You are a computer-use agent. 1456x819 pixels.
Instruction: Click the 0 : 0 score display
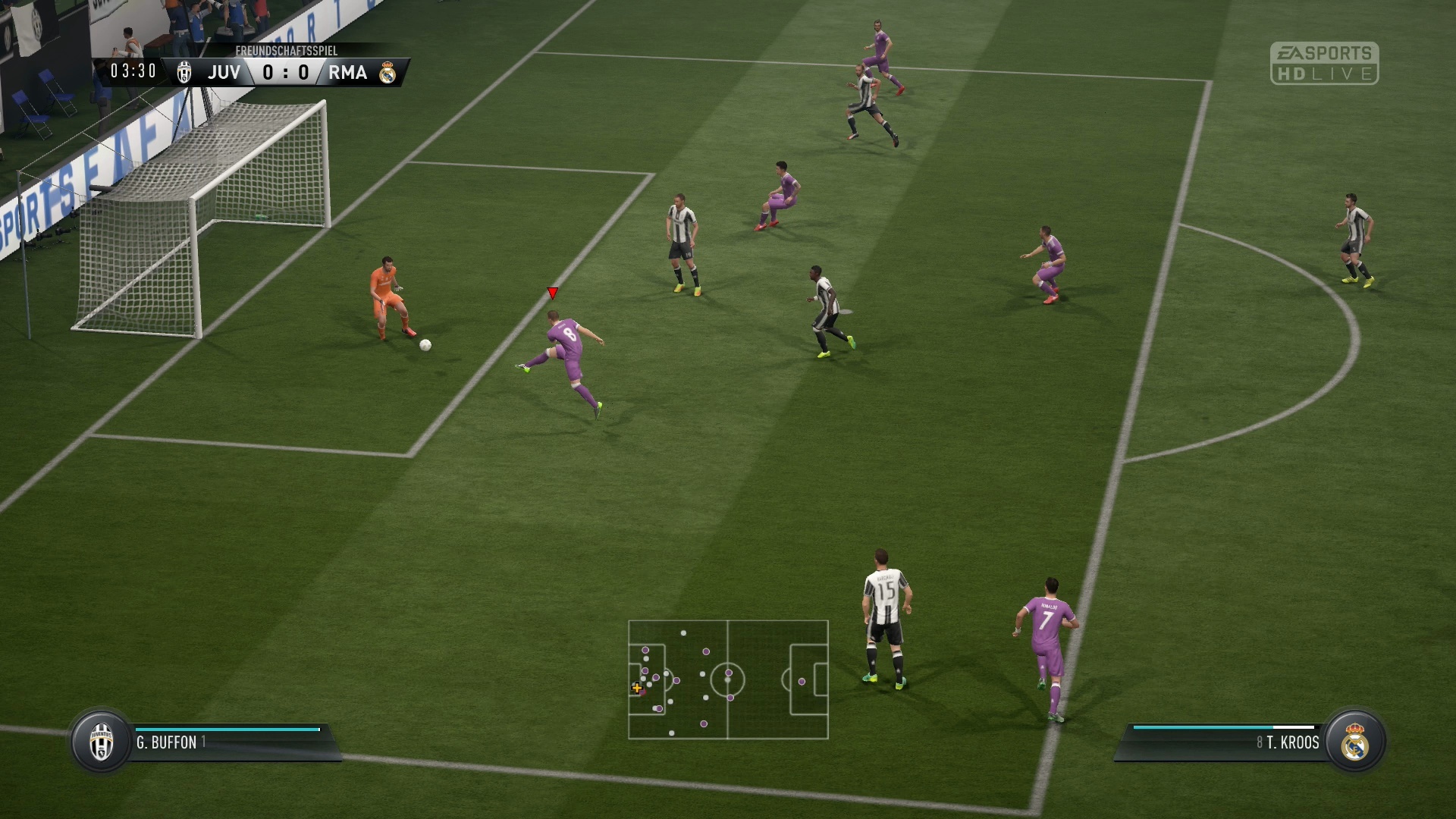pyautogui.click(x=284, y=72)
